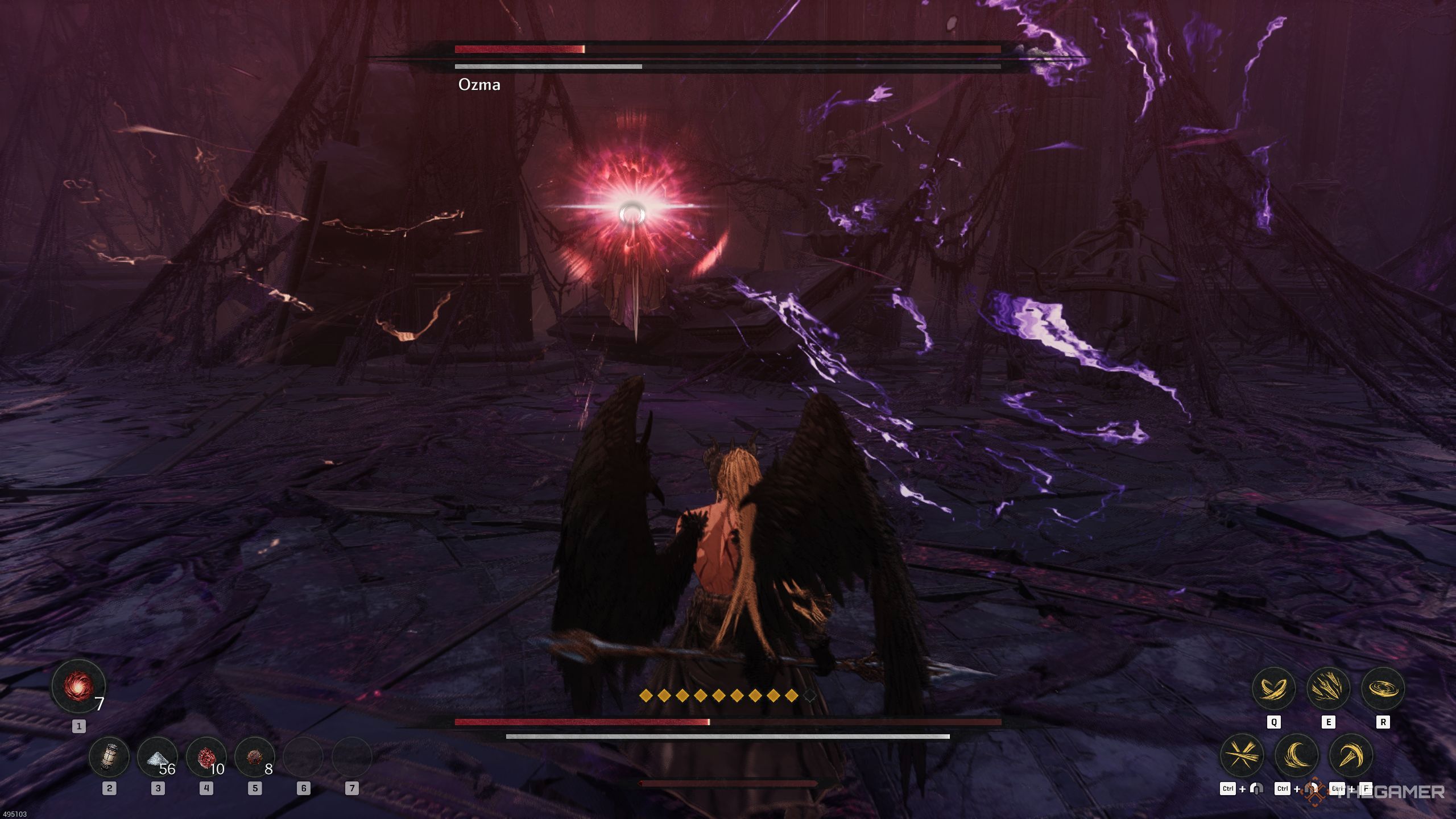
Task: Use the swirling red orb healing item
Action: 78,686
